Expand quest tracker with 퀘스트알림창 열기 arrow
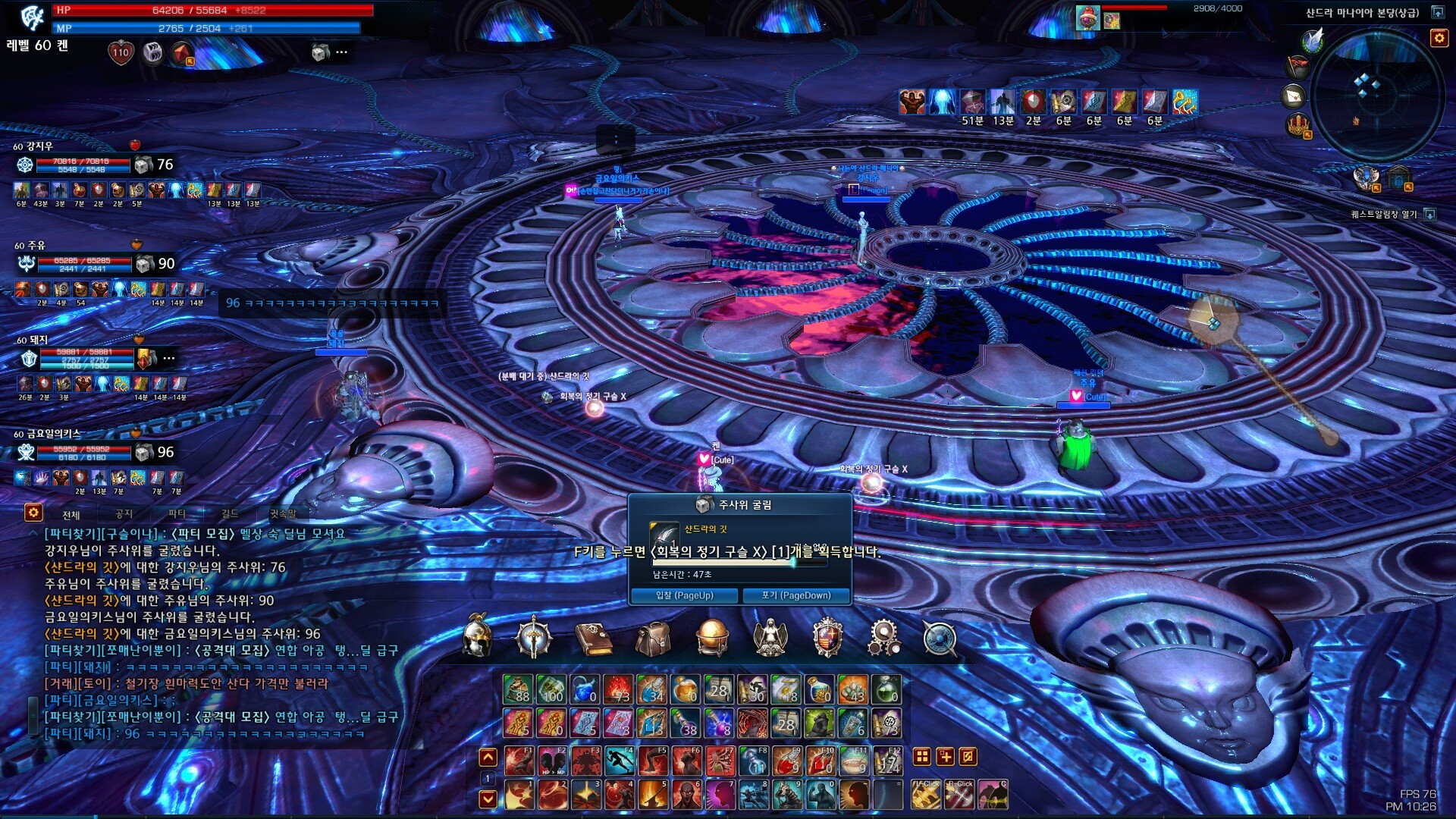Screen dimensions: 1456x819 pos(1430,215)
